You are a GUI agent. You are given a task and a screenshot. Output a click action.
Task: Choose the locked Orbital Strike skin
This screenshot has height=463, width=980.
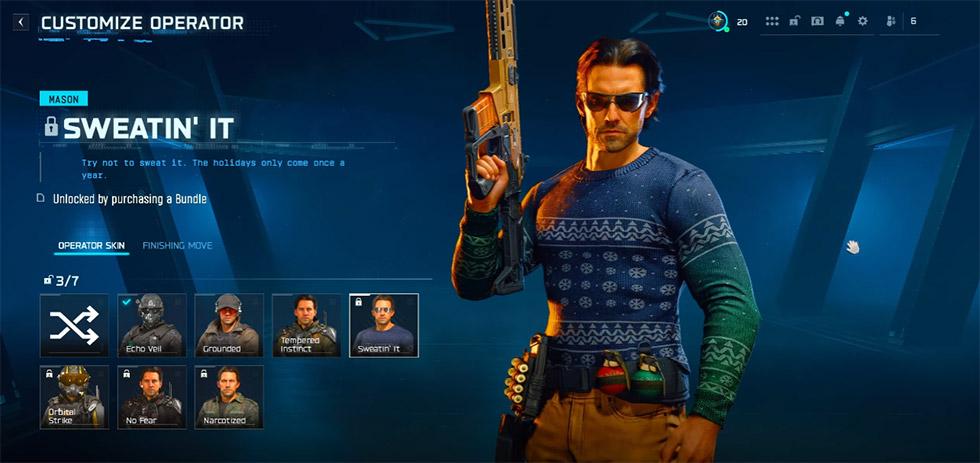point(74,397)
